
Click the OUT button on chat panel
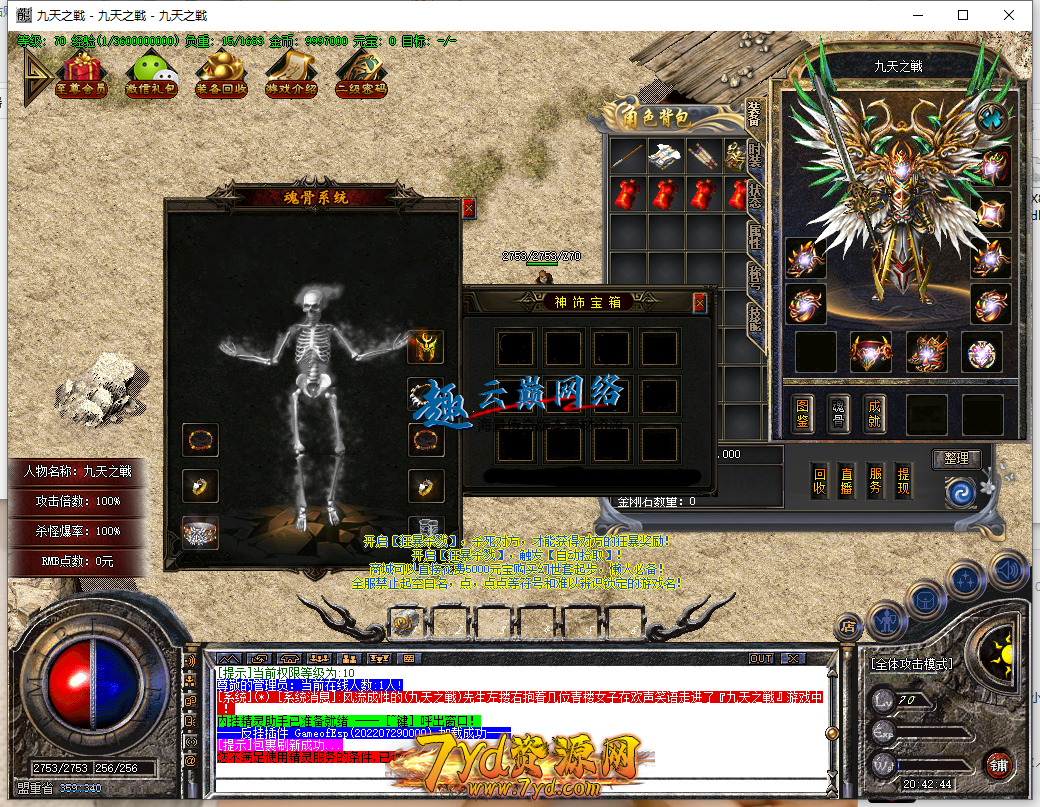point(761,659)
